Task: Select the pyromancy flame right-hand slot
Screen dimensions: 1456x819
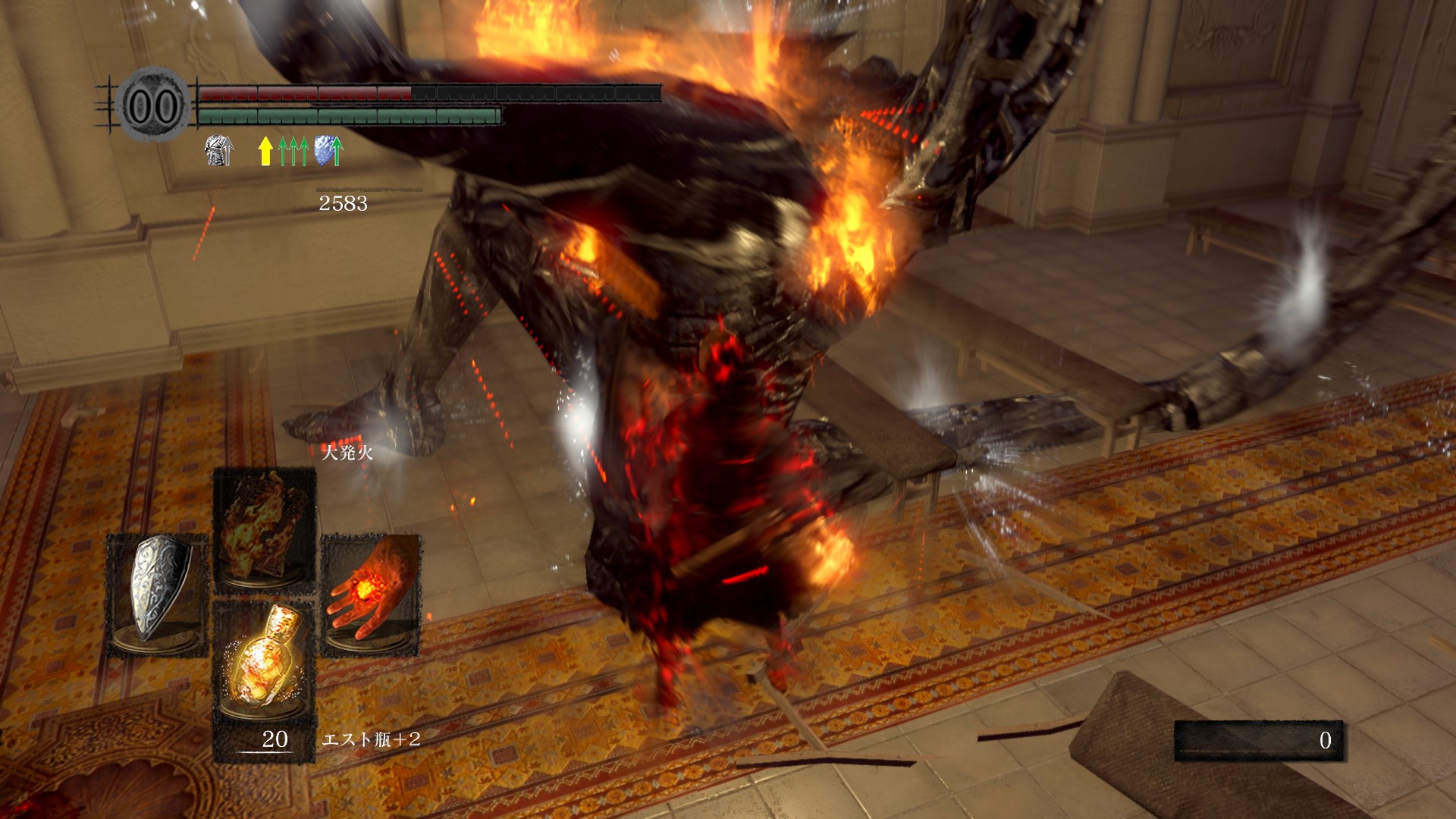Action: (x=371, y=595)
